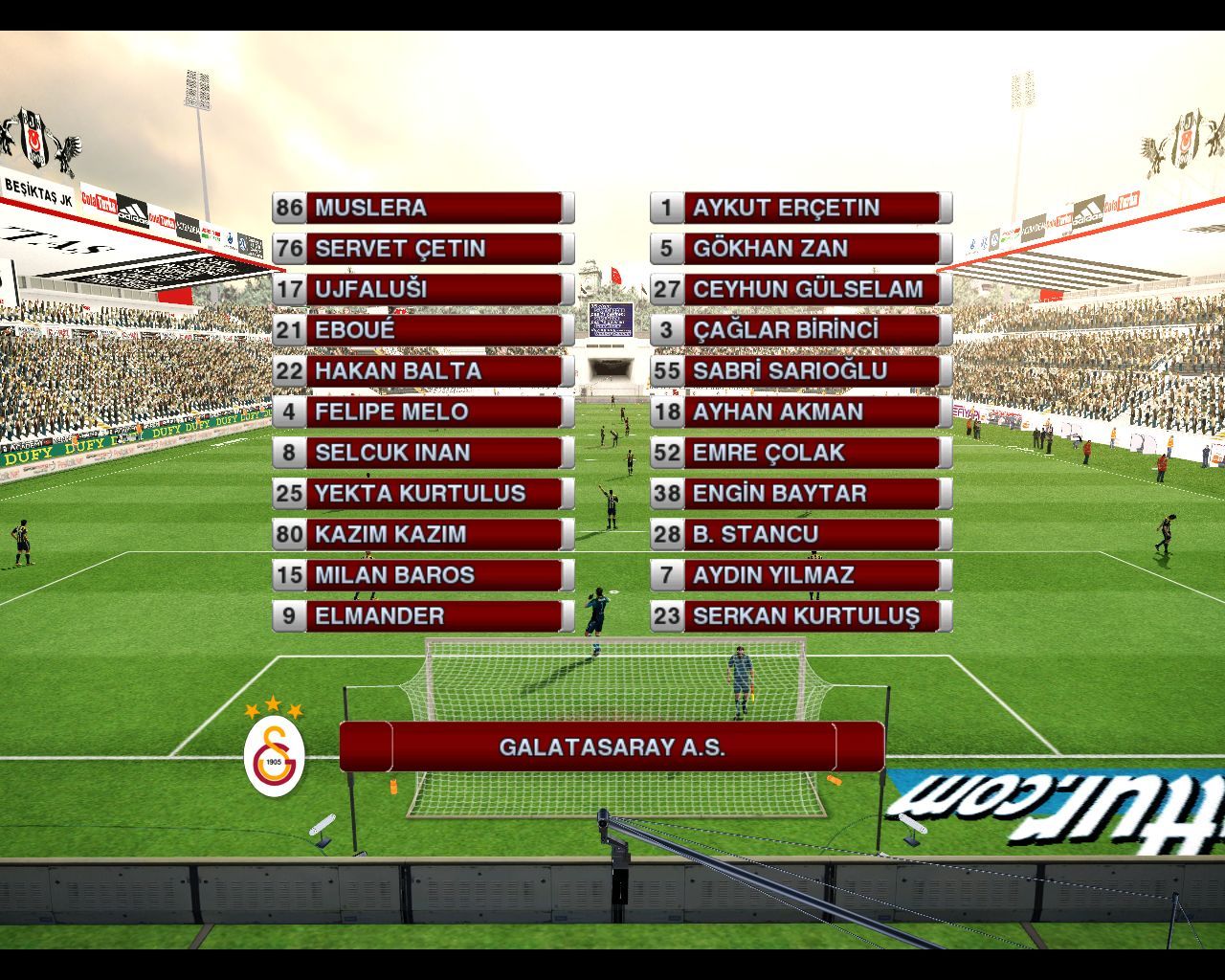Select B. Stancu in the list

pos(801,534)
